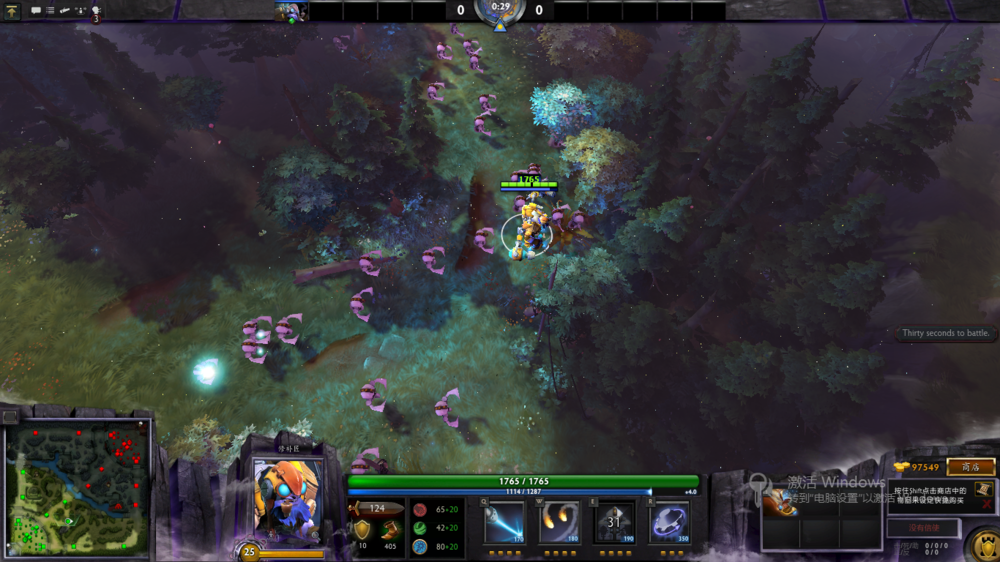The image size is (1000, 562).
Task: Click the attack damage sword stat
Action: 376,509
